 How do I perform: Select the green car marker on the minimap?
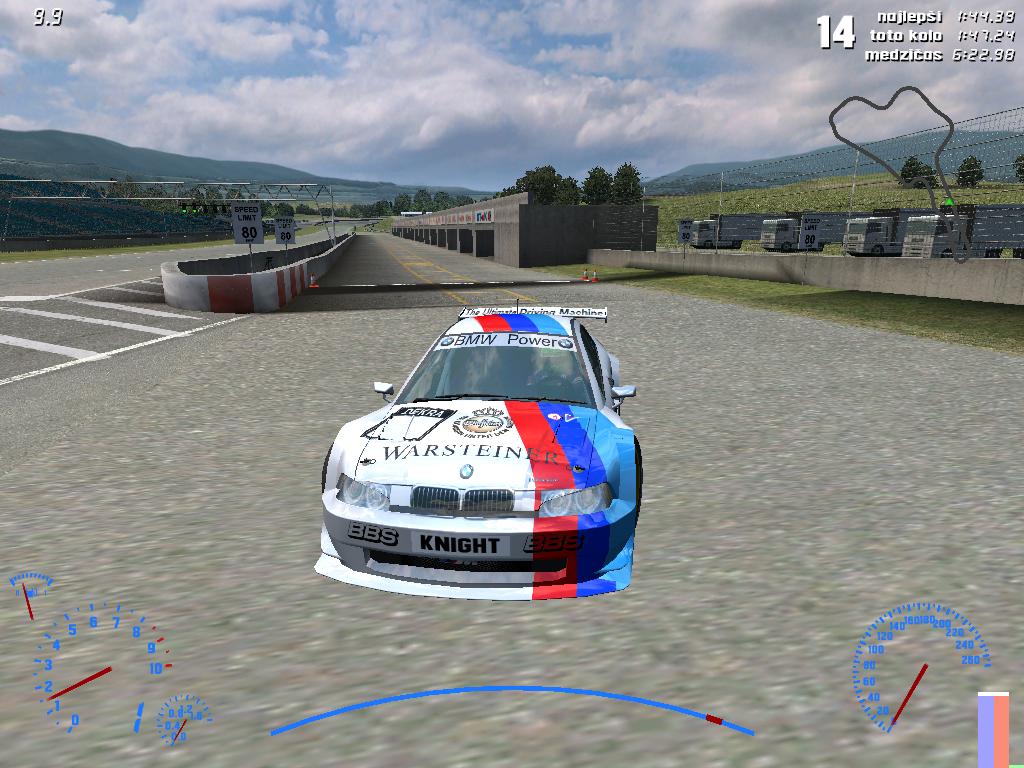click(948, 203)
